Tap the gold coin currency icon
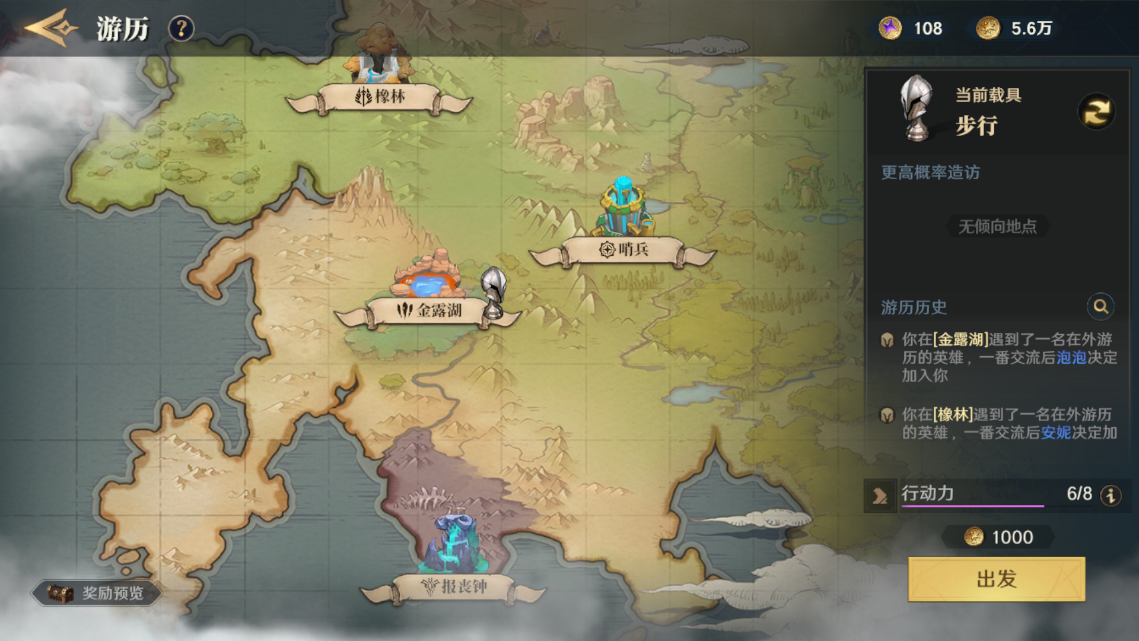Screen dimensions: 1139x641 point(988,28)
